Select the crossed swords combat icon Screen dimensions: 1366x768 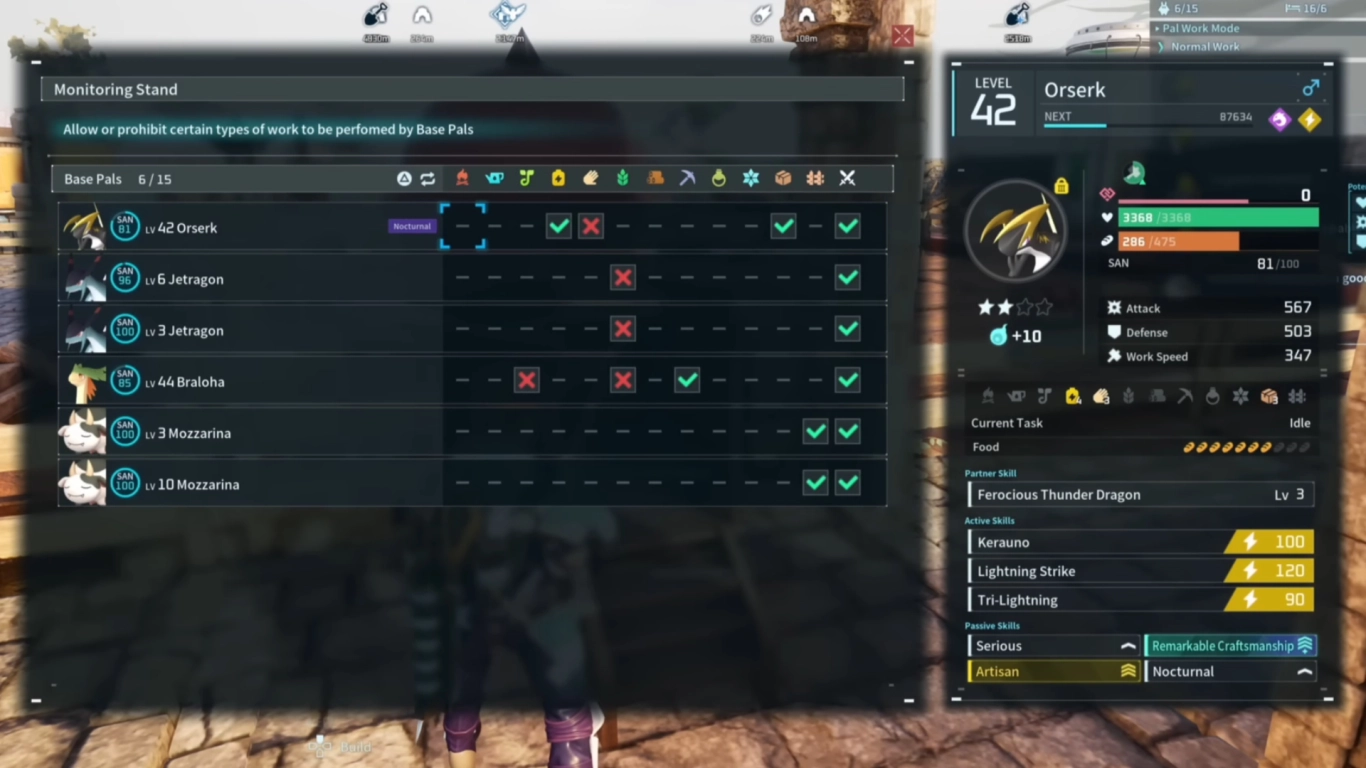point(846,178)
